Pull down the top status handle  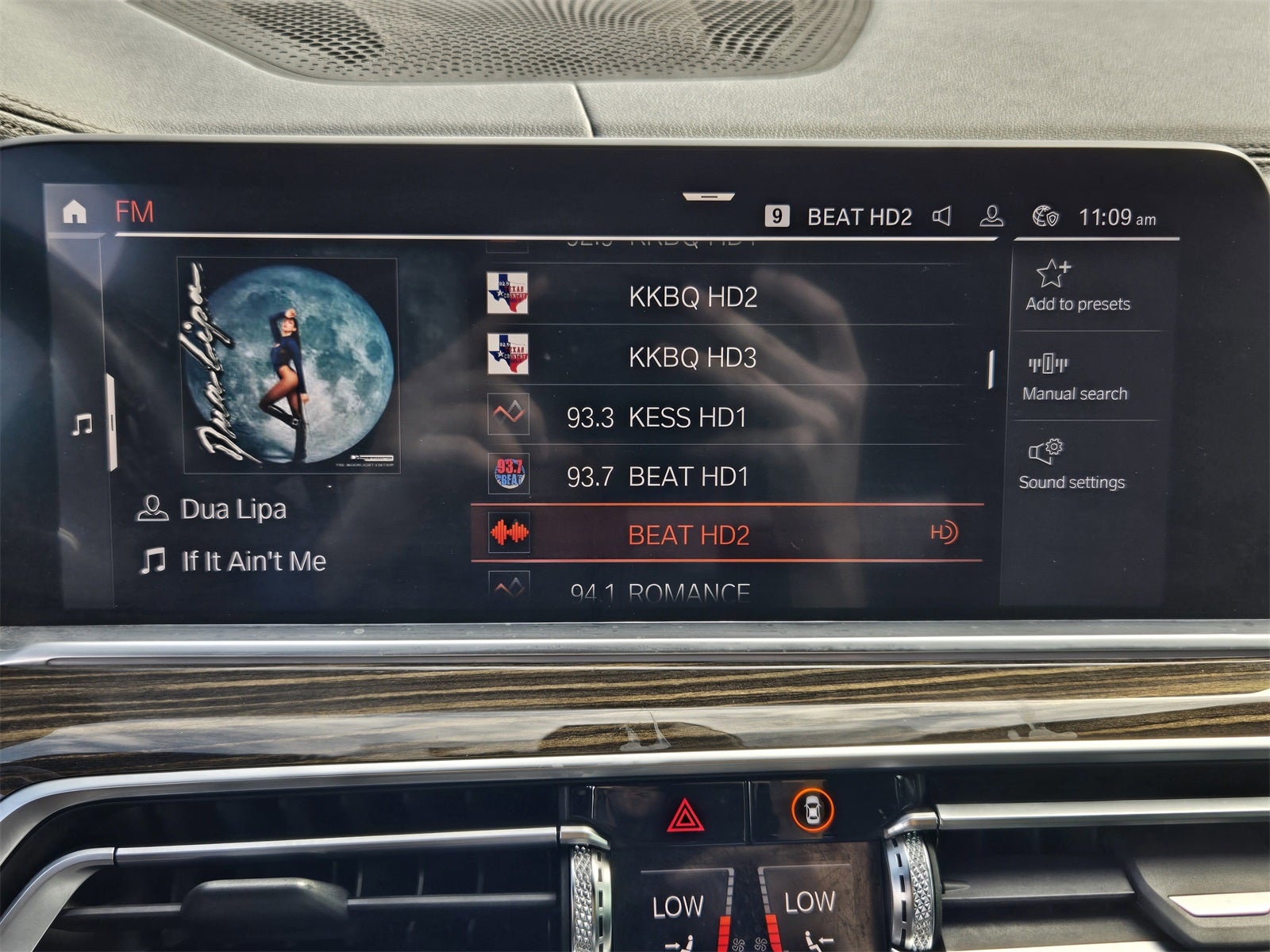pyautogui.click(x=708, y=196)
